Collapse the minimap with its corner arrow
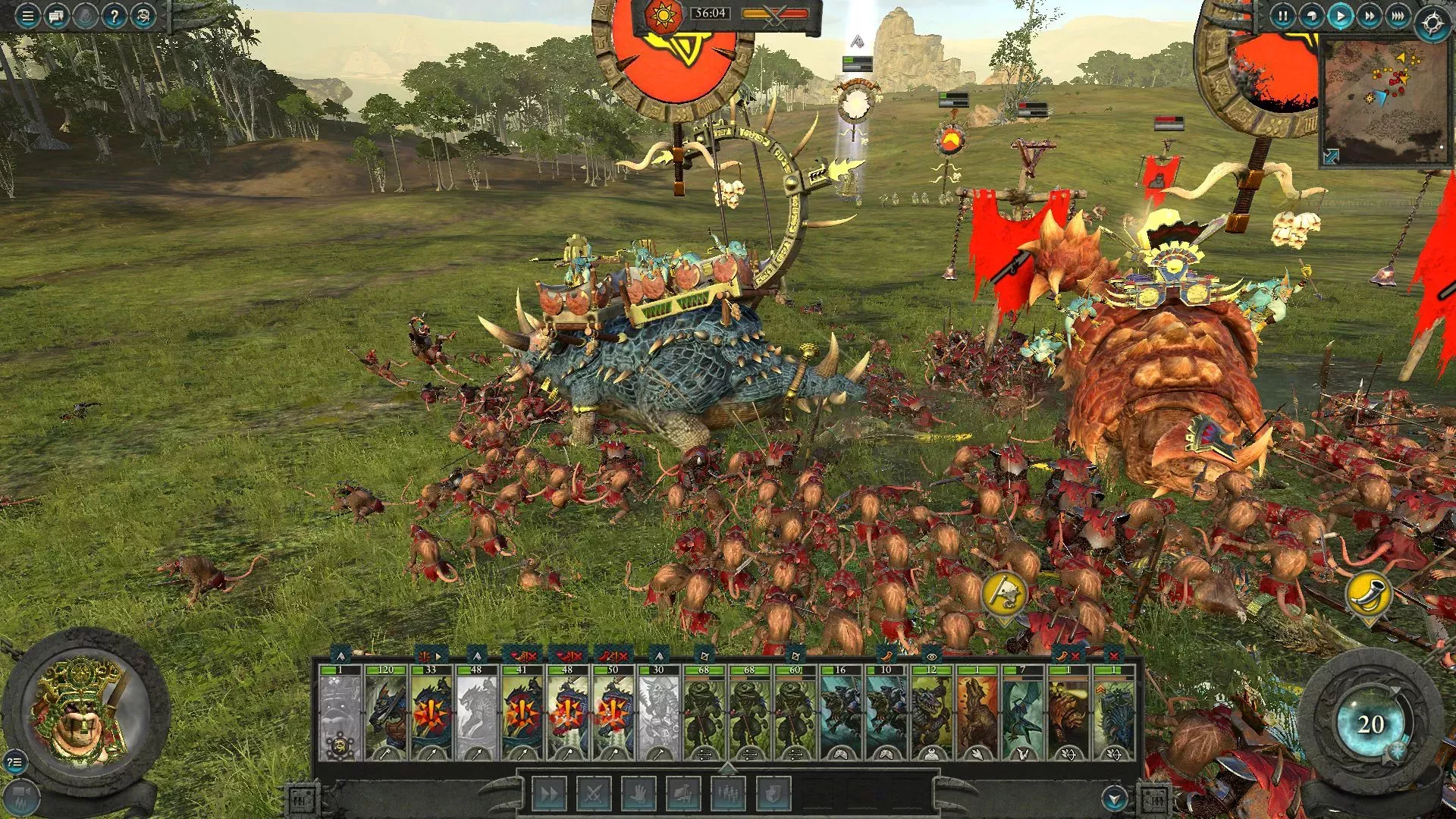1456x819 pixels. pyautogui.click(x=1331, y=156)
